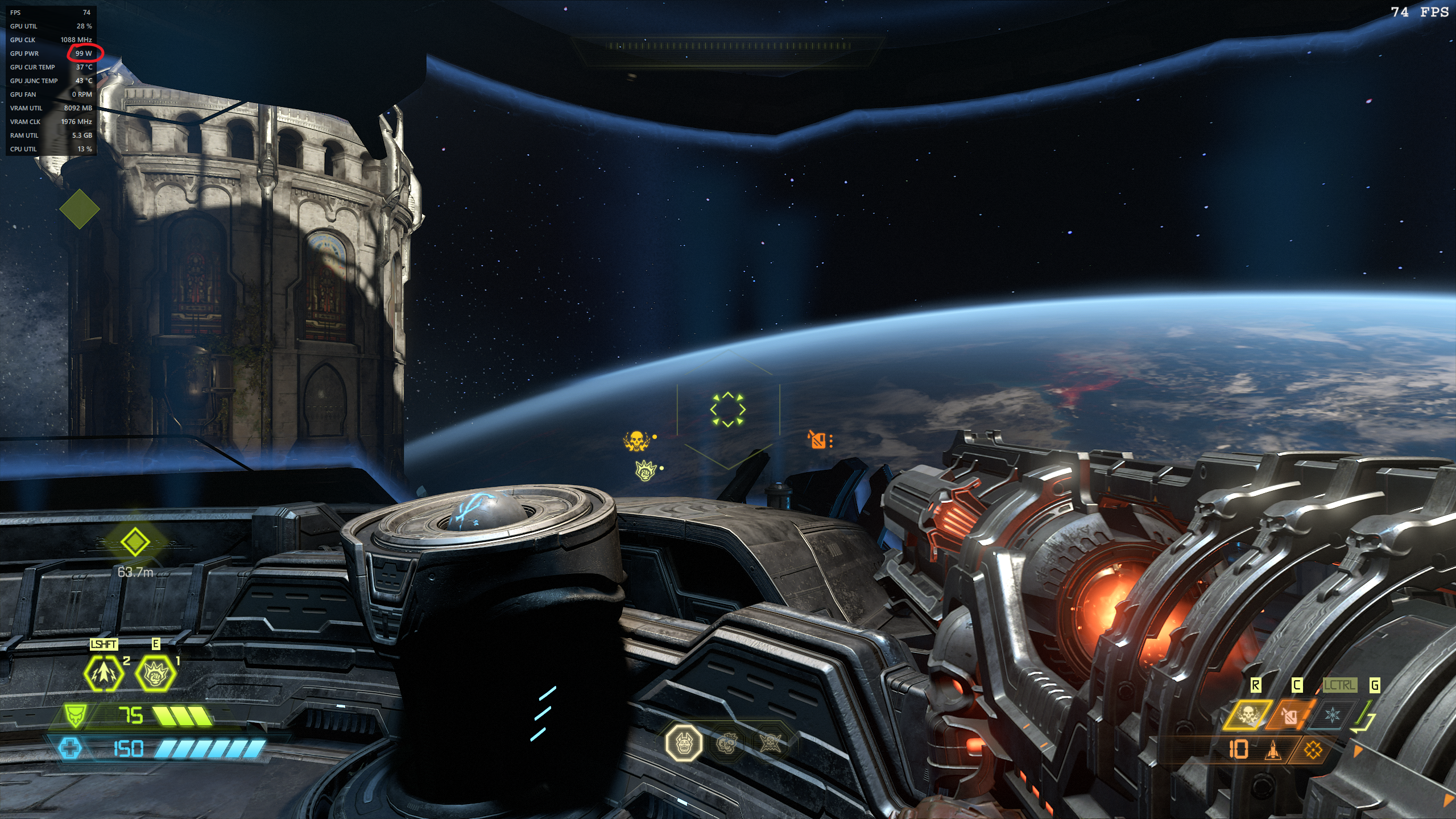
Task: Click the orange weapon mod diamond icon
Action: click(x=1313, y=751)
